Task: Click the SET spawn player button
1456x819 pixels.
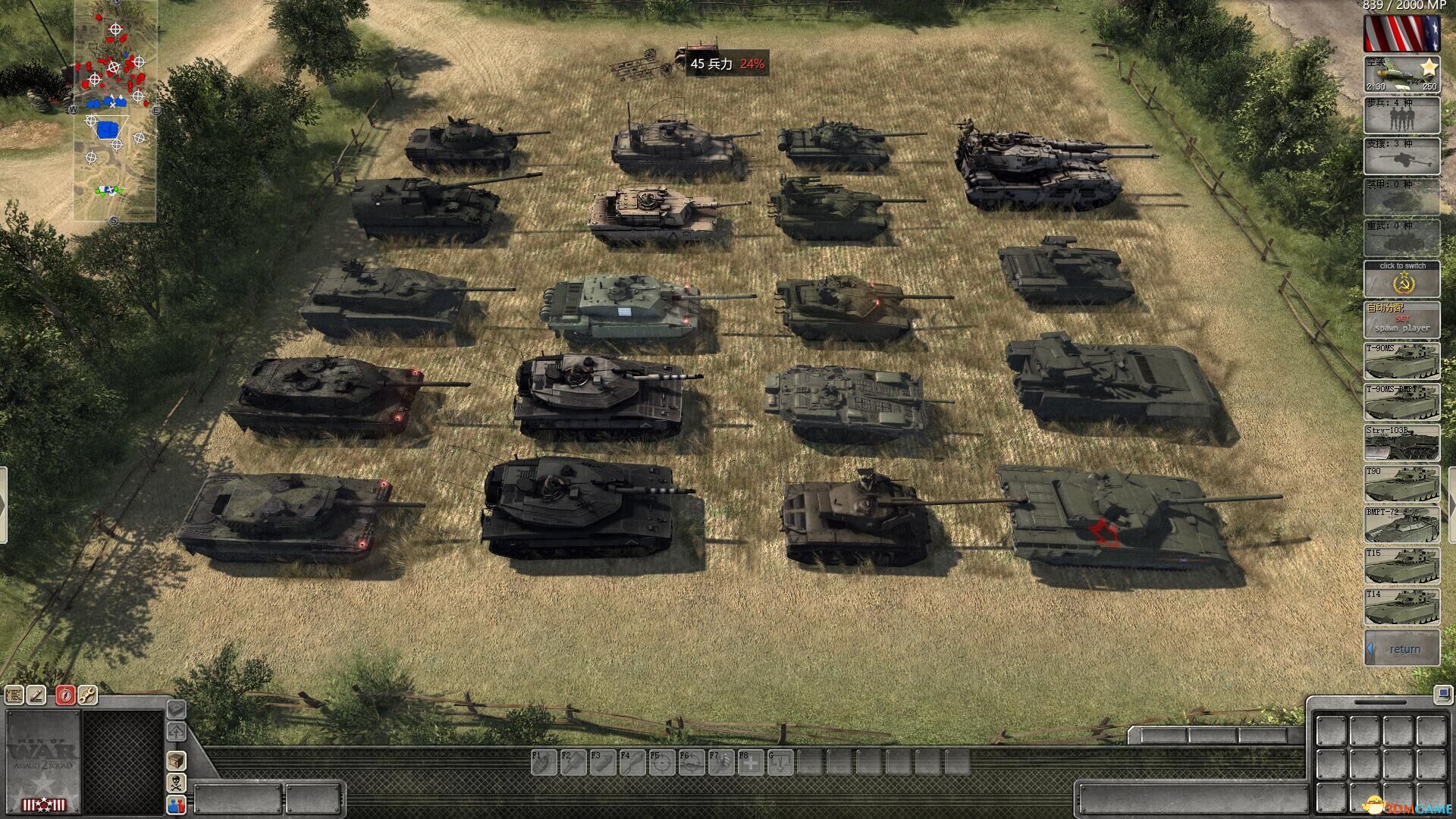Action: (x=1401, y=320)
